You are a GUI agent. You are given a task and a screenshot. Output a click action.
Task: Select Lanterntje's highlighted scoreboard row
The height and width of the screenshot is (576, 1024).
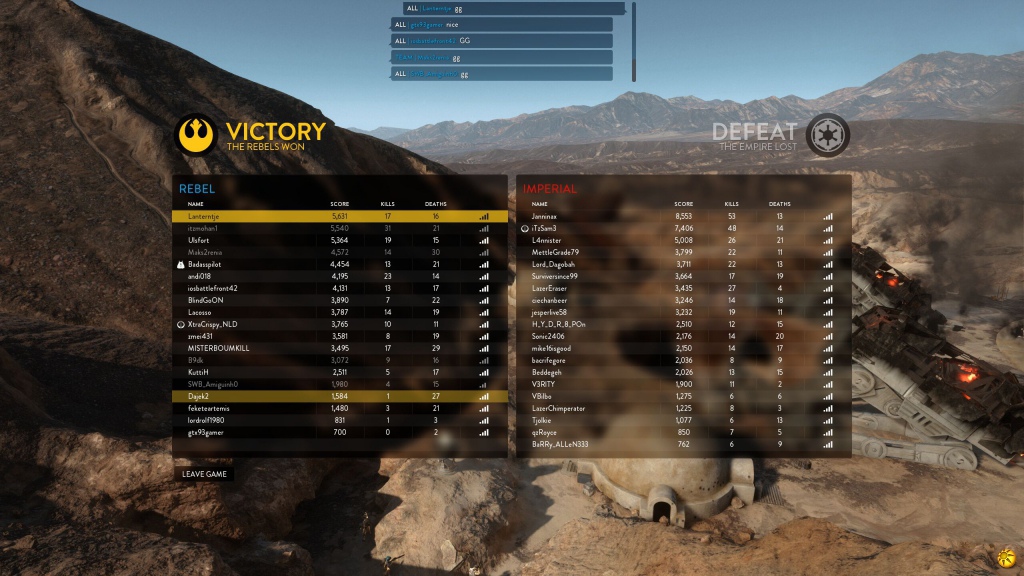[340, 216]
